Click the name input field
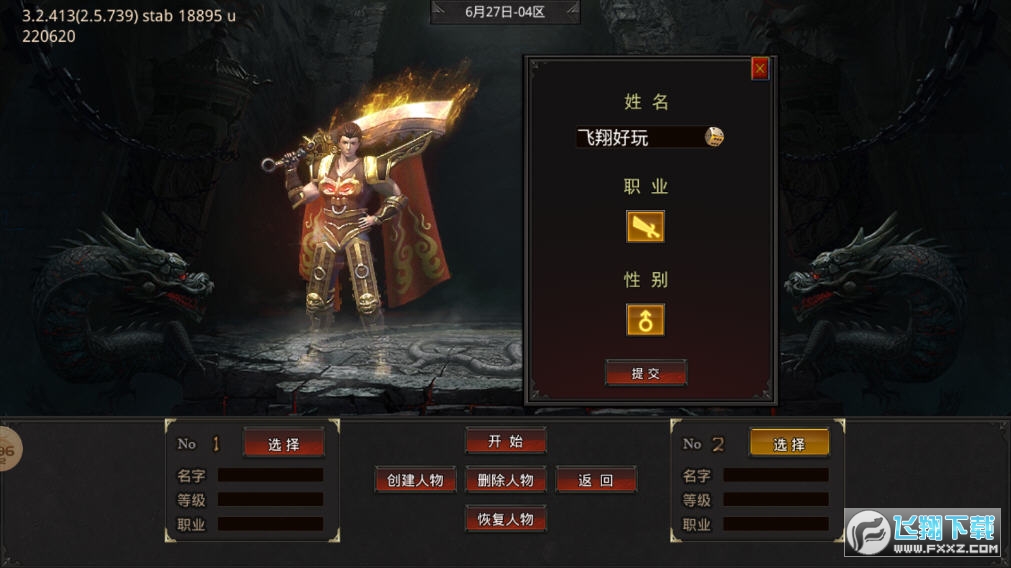Viewport: 1011px width, 568px height. tap(638, 138)
